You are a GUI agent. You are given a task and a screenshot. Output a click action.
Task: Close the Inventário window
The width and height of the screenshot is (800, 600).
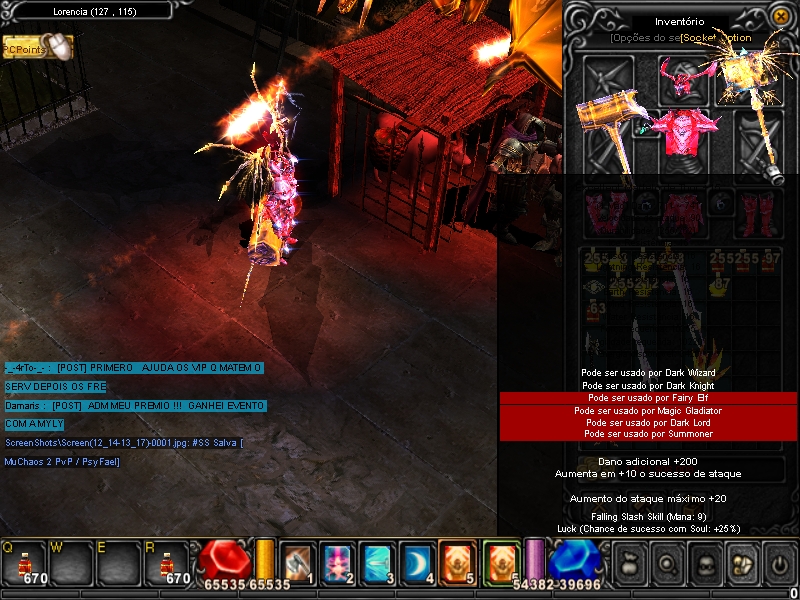point(780,16)
